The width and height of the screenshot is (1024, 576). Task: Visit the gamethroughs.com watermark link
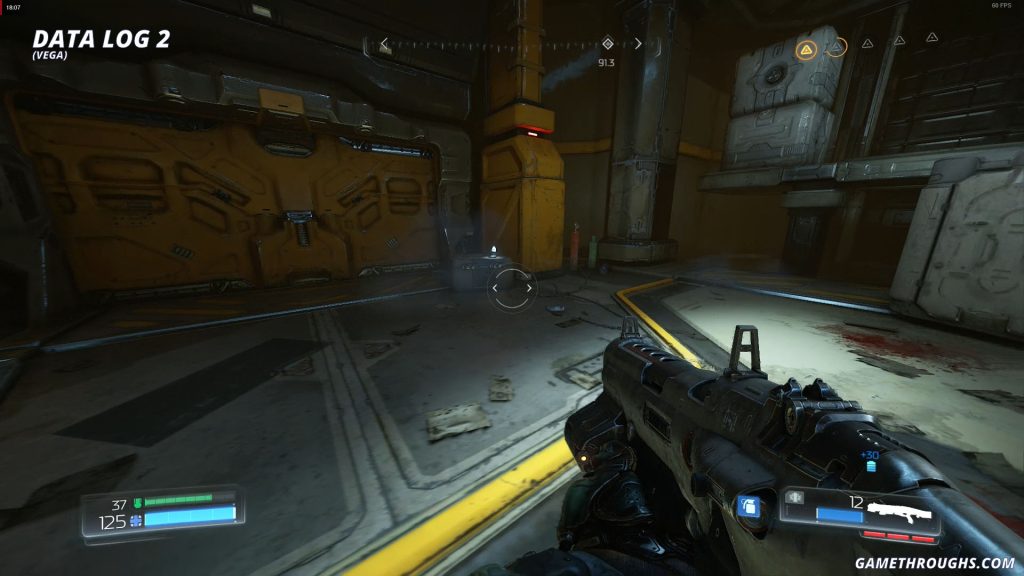tap(934, 563)
